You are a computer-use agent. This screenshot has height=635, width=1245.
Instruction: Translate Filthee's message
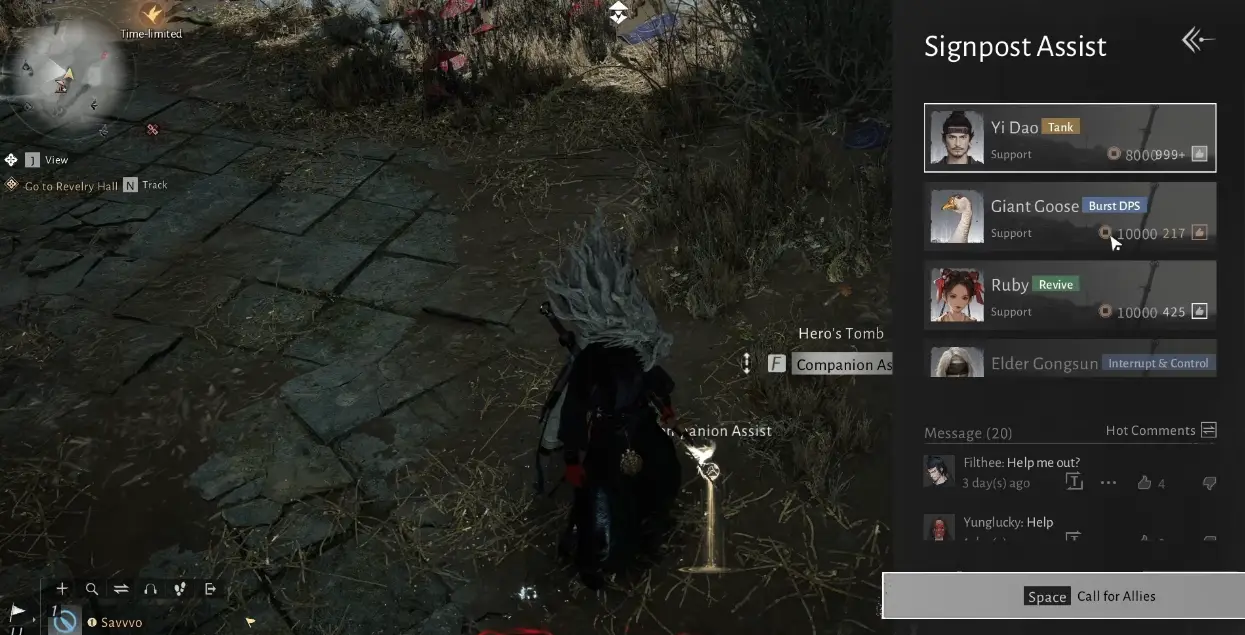coord(1074,483)
